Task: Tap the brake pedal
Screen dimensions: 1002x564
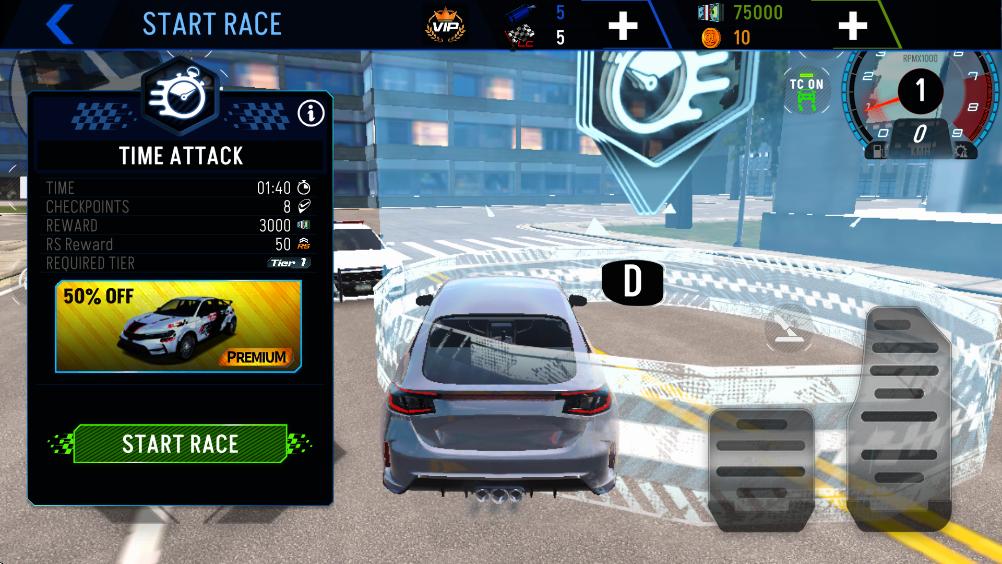Action: (760, 470)
